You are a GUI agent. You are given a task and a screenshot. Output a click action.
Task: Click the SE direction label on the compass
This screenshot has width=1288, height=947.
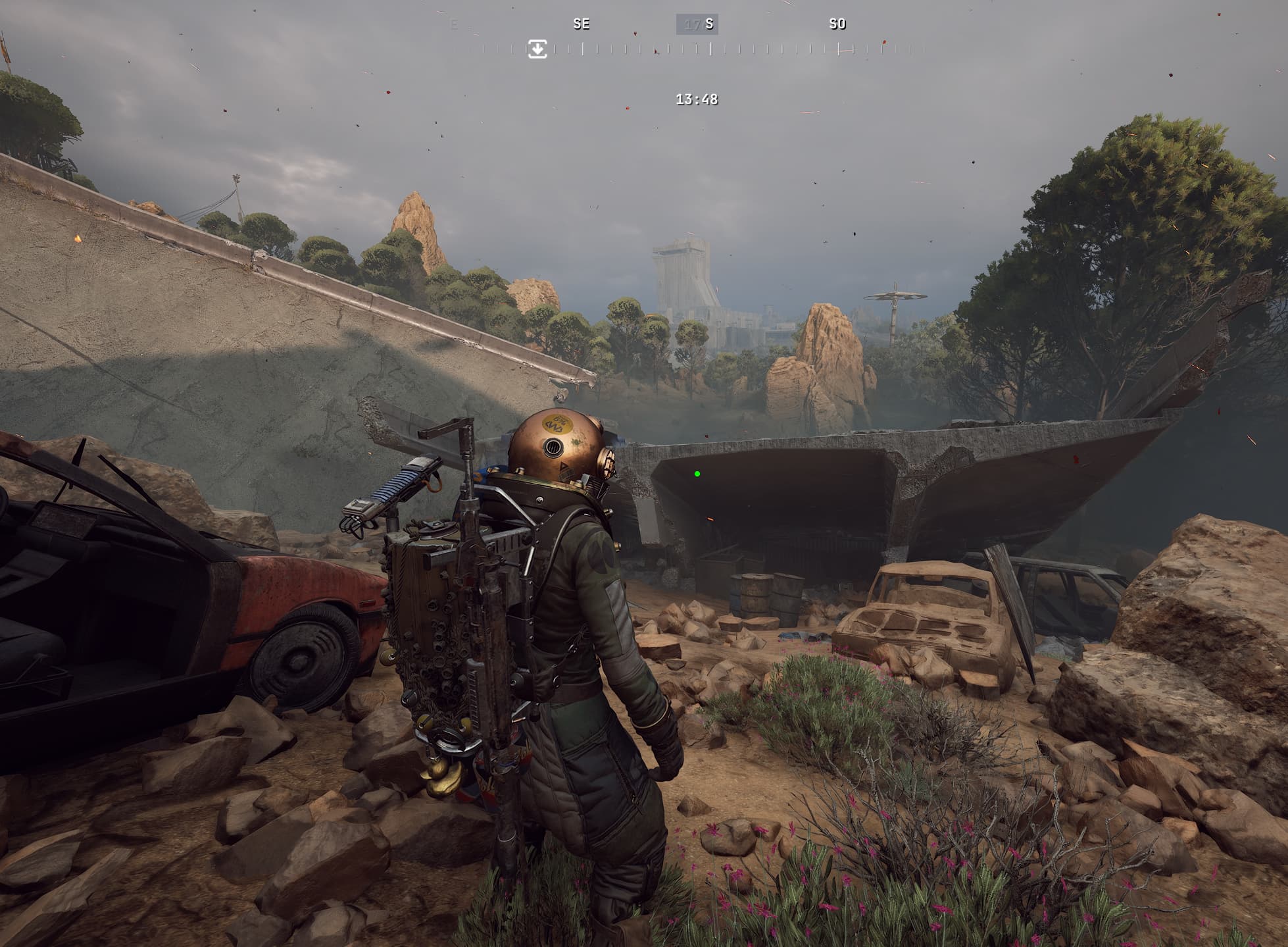coord(582,24)
